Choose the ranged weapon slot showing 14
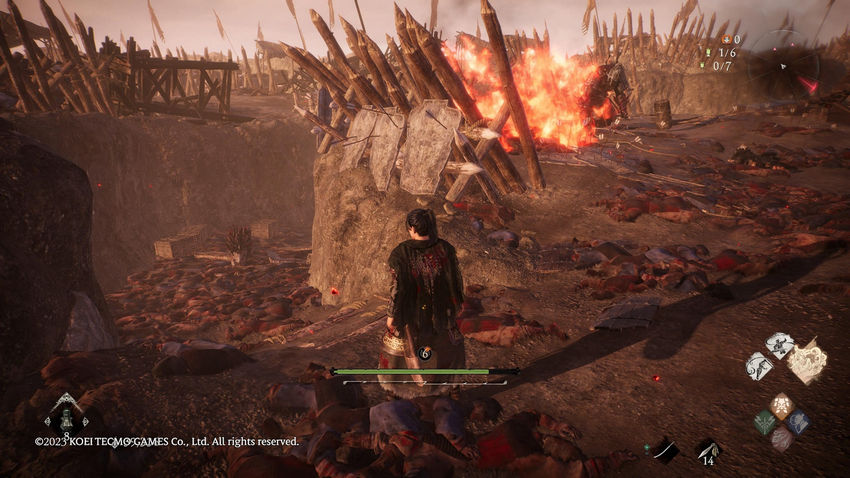The image size is (850, 478). 707,451
